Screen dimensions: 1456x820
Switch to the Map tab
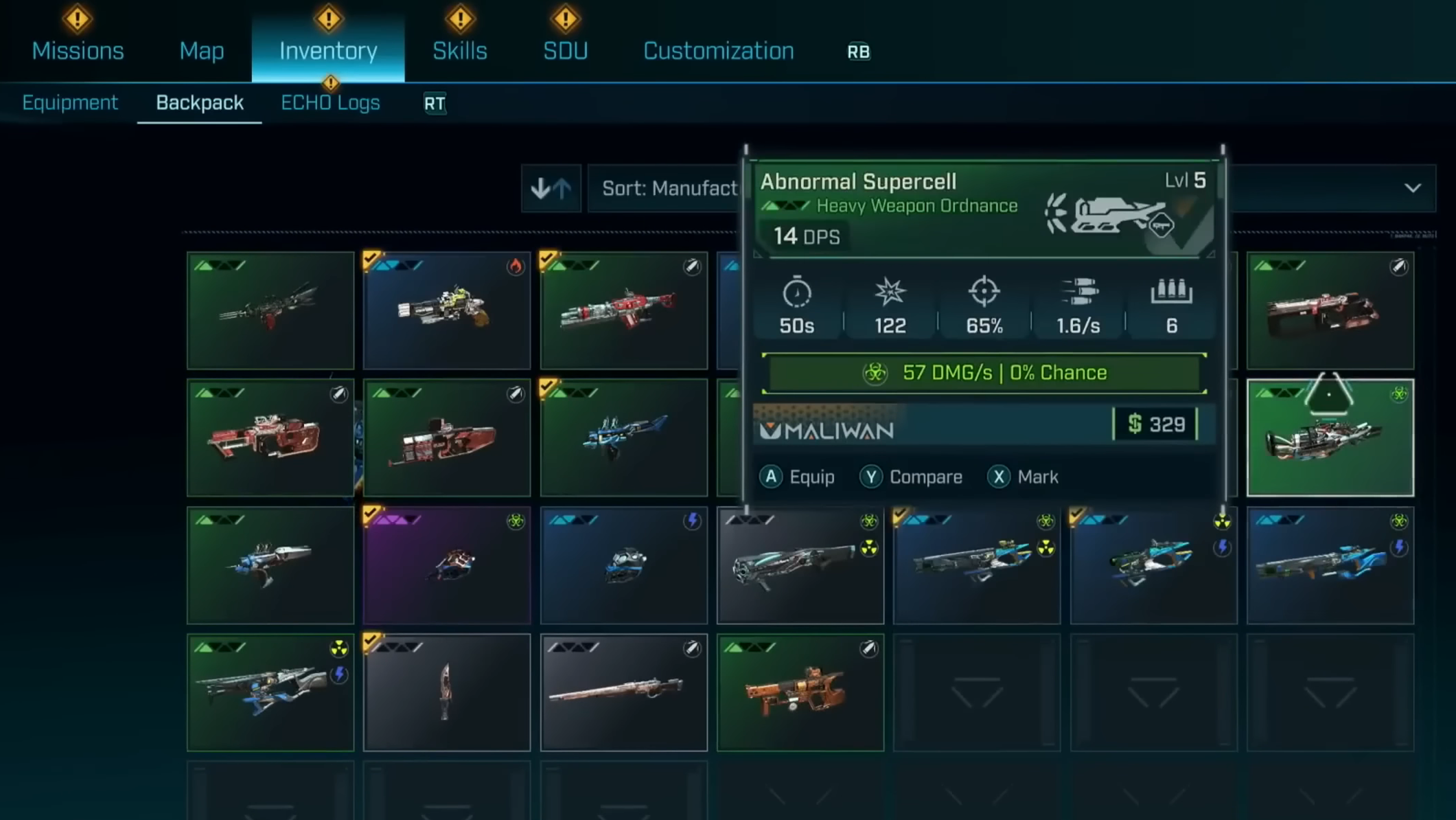tap(201, 51)
